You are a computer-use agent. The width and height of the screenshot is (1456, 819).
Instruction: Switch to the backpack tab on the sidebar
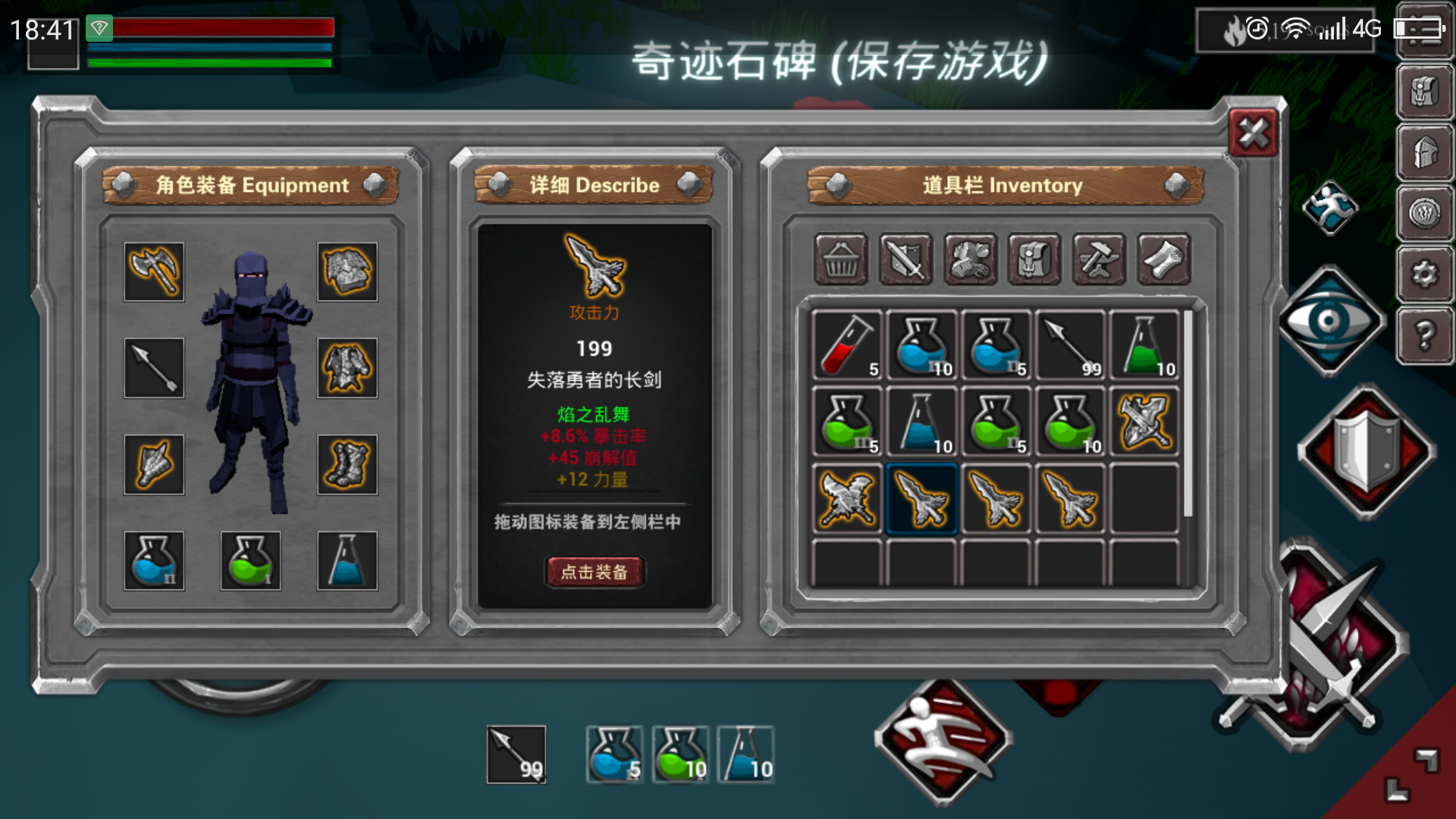point(1426,91)
